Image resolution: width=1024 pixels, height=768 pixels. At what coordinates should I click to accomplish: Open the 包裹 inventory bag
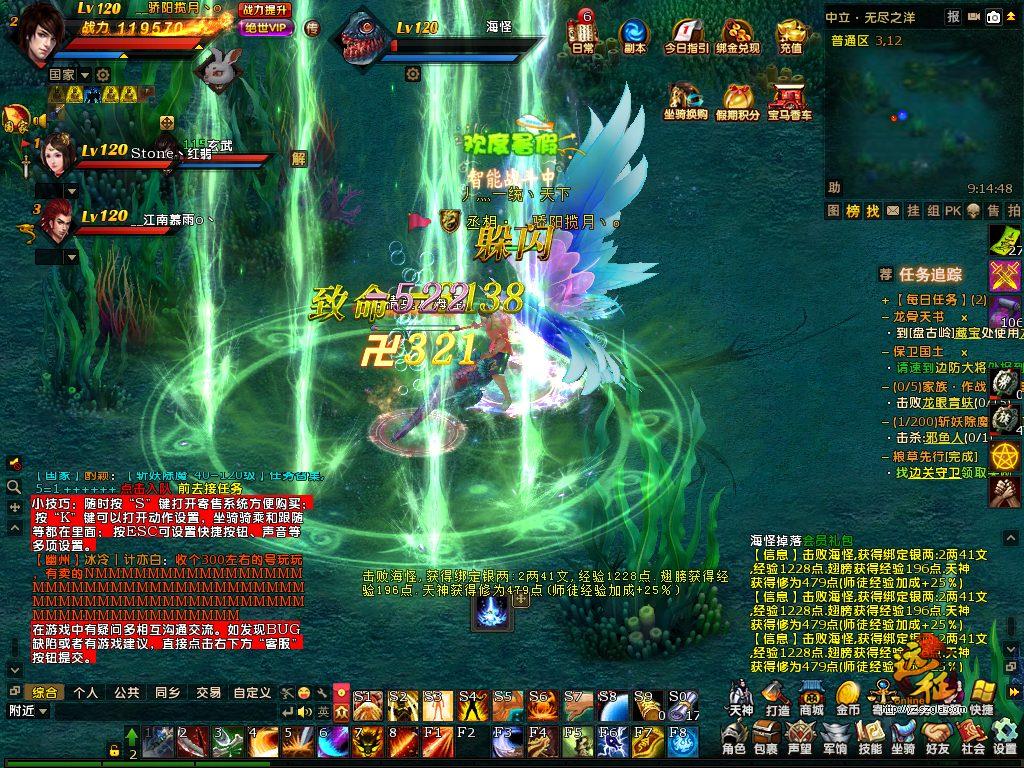pos(766,738)
